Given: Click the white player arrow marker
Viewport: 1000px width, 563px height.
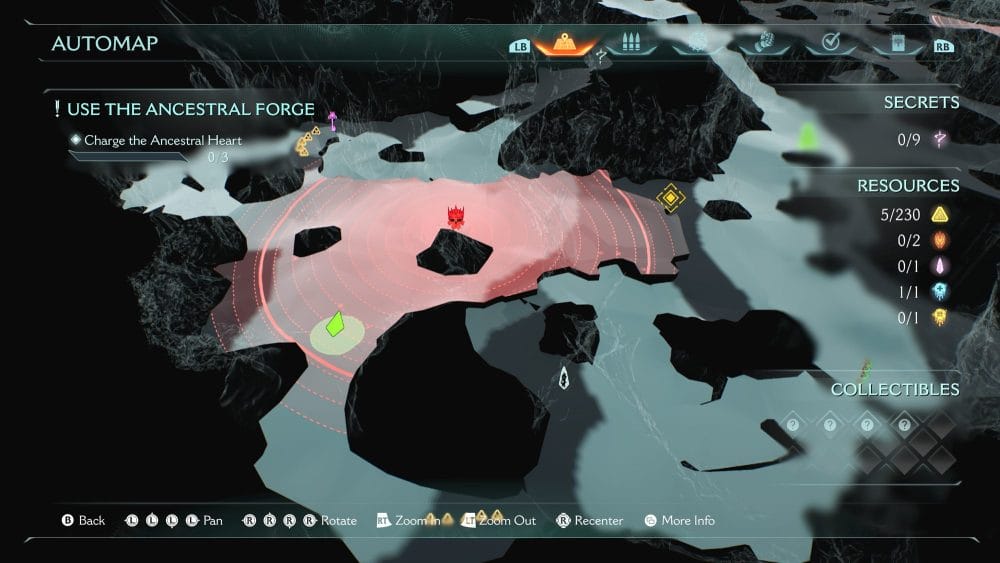Looking at the screenshot, I should pyautogui.click(x=565, y=378).
